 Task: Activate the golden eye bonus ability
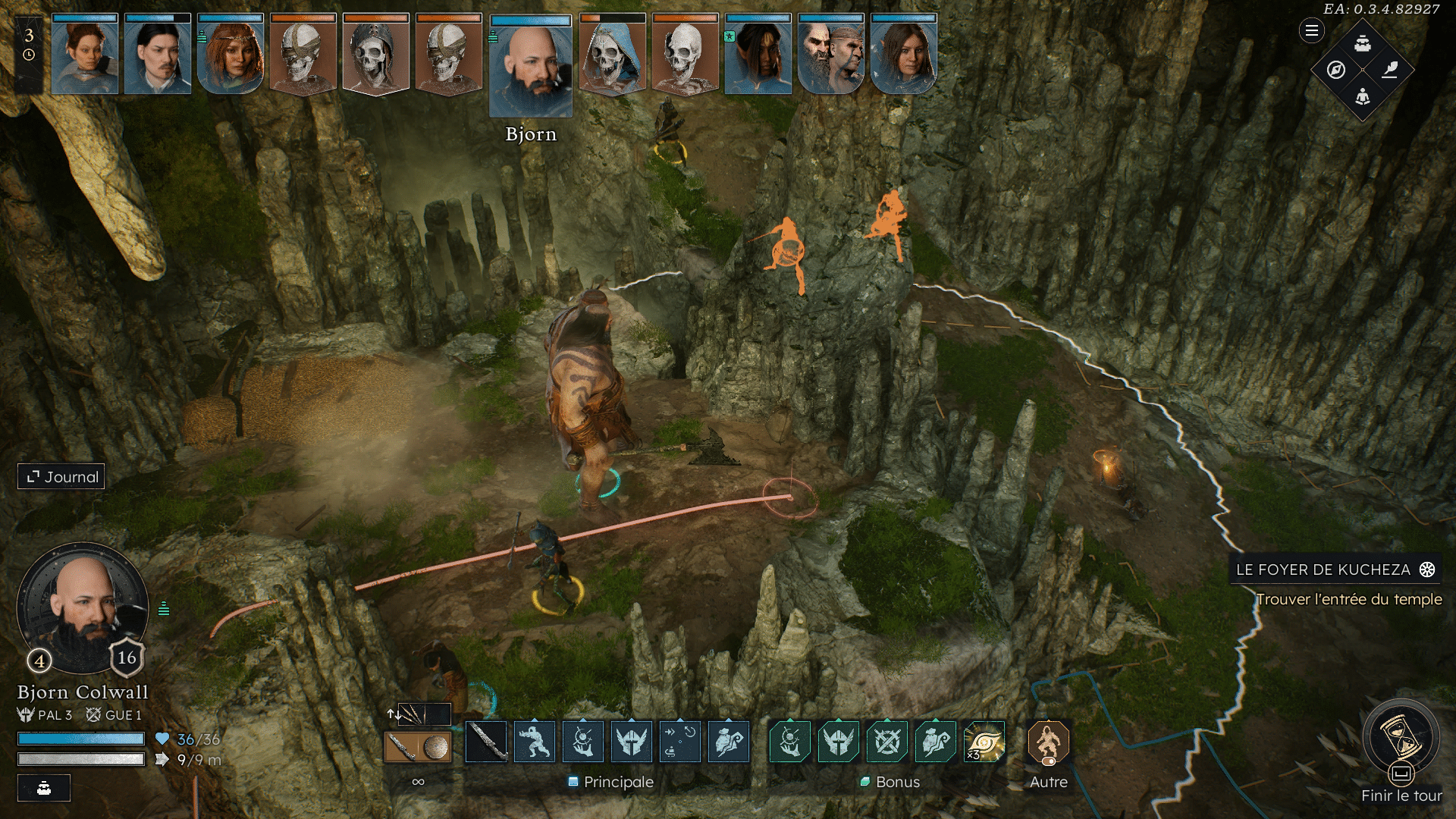(x=984, y=742)
